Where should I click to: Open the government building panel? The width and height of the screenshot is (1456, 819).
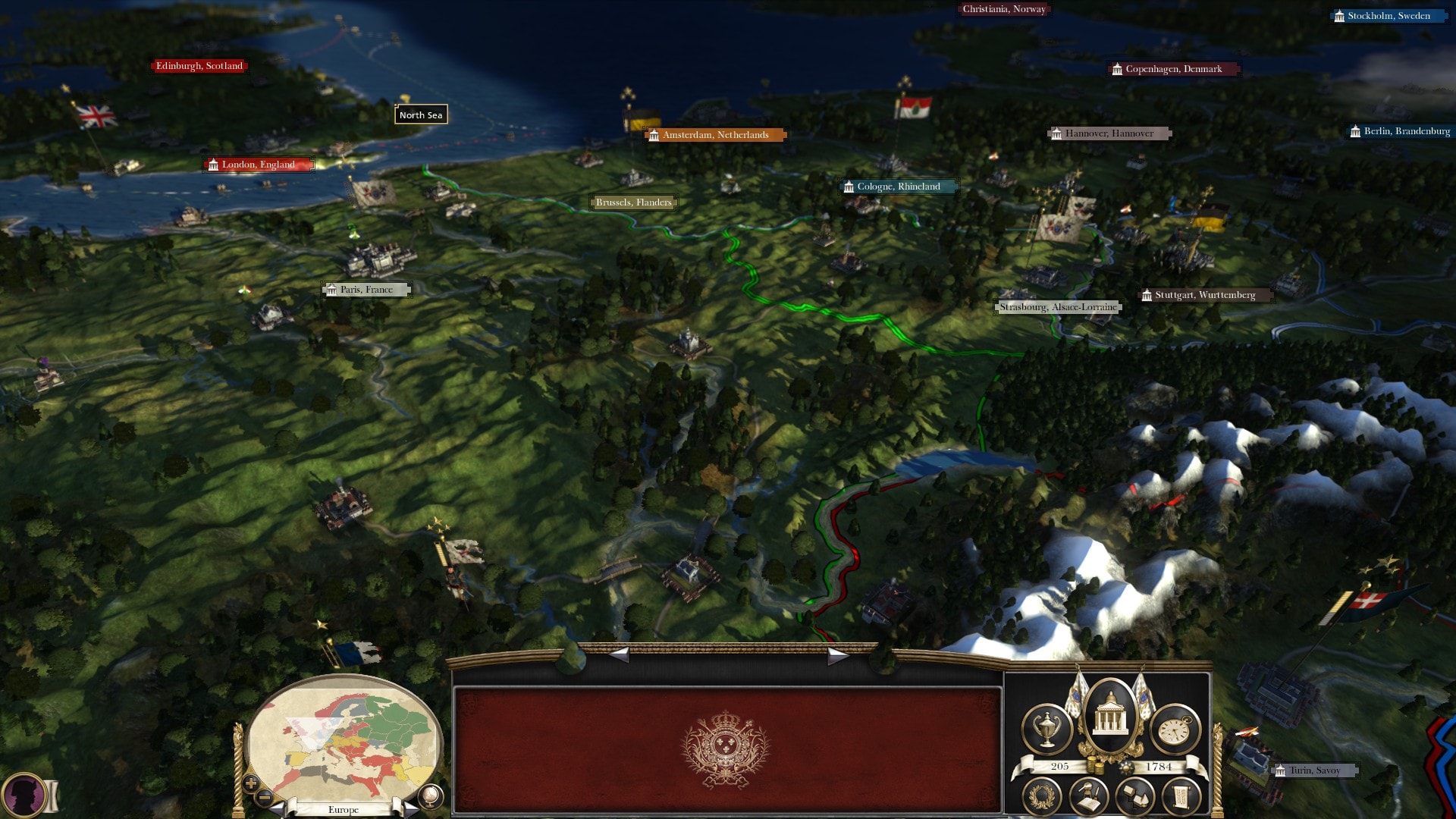[1110, 715]
